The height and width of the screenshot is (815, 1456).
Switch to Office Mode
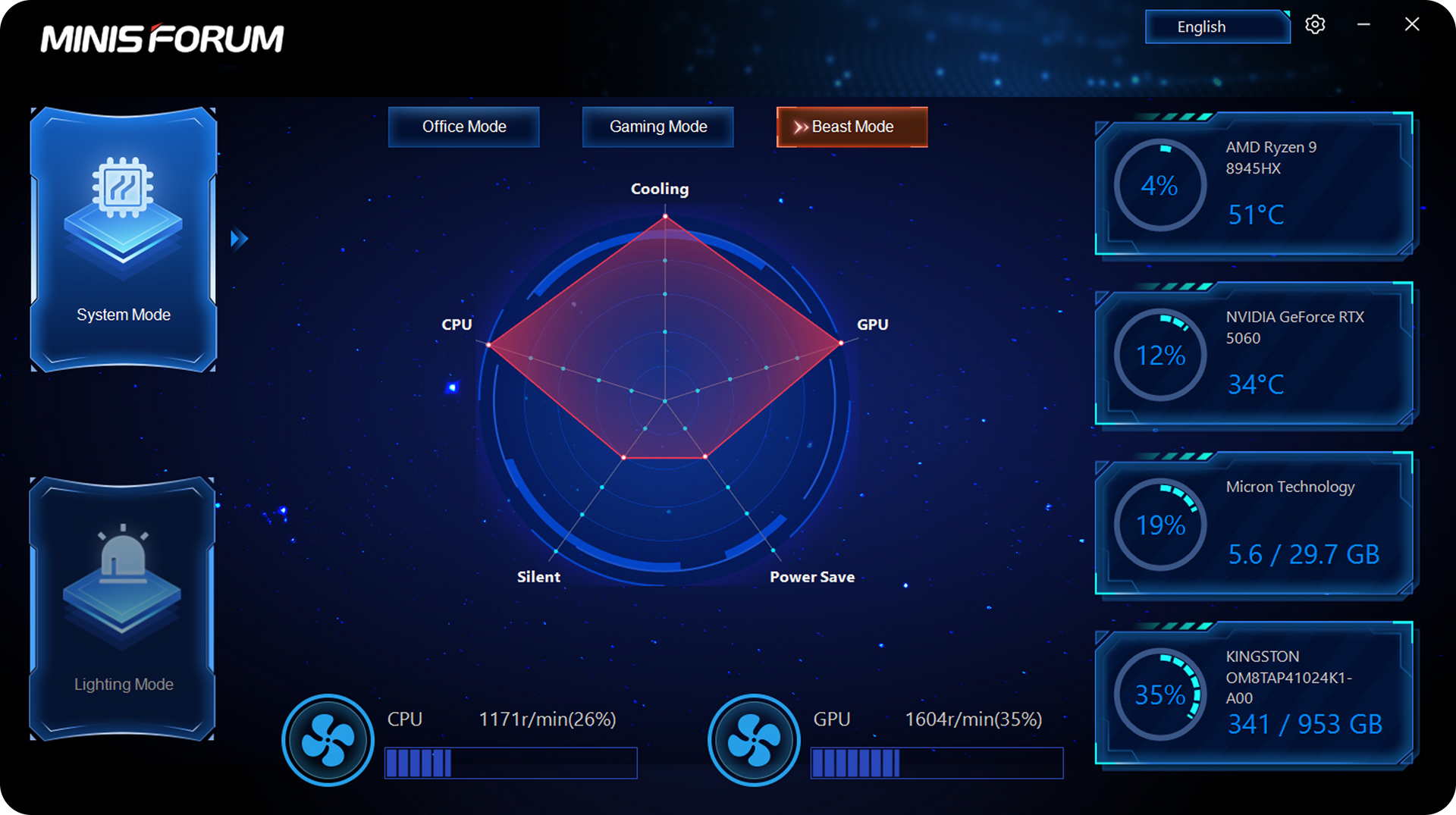[463, 127]
